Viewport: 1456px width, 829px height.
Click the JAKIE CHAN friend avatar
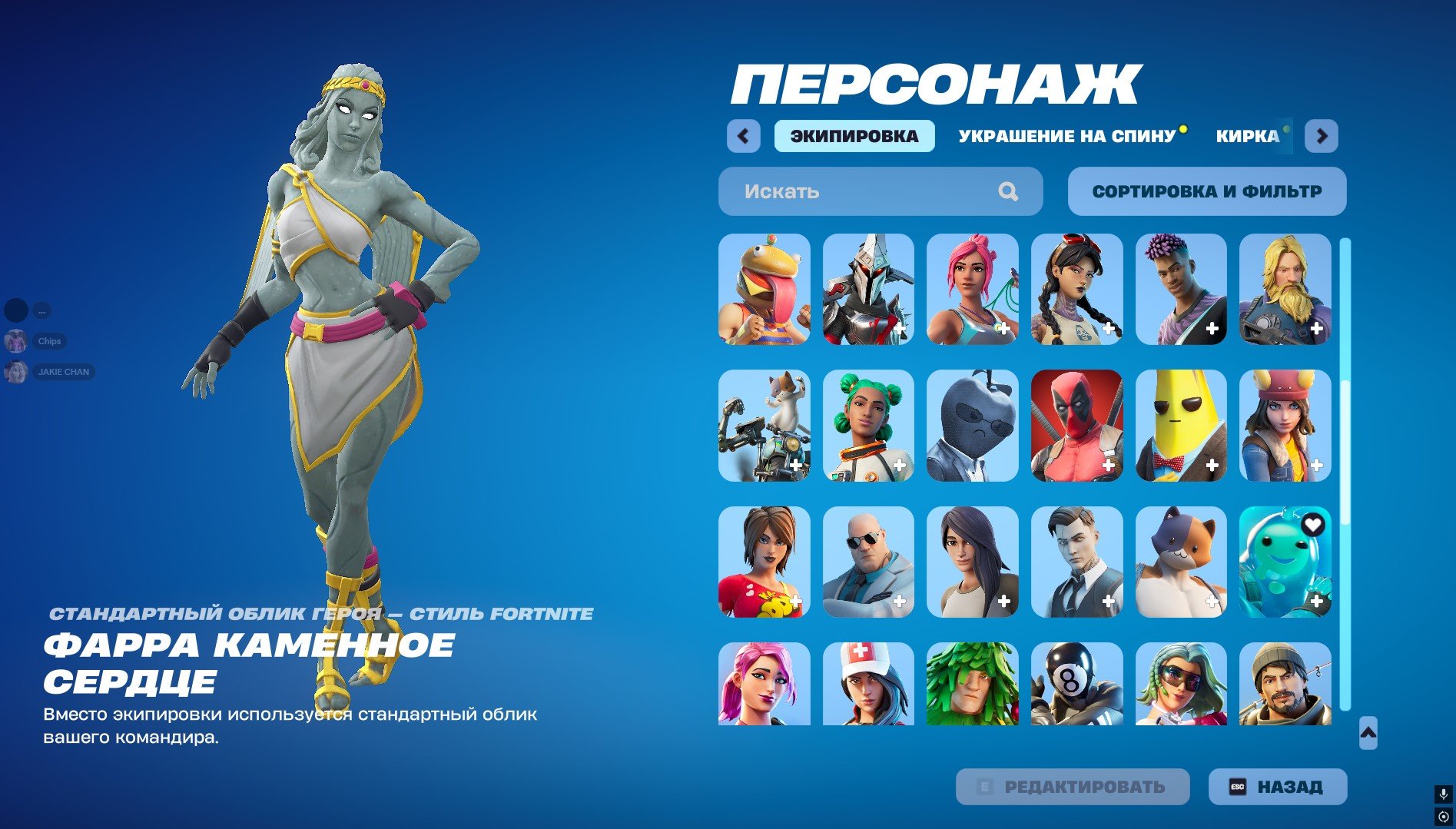(17, 371)
